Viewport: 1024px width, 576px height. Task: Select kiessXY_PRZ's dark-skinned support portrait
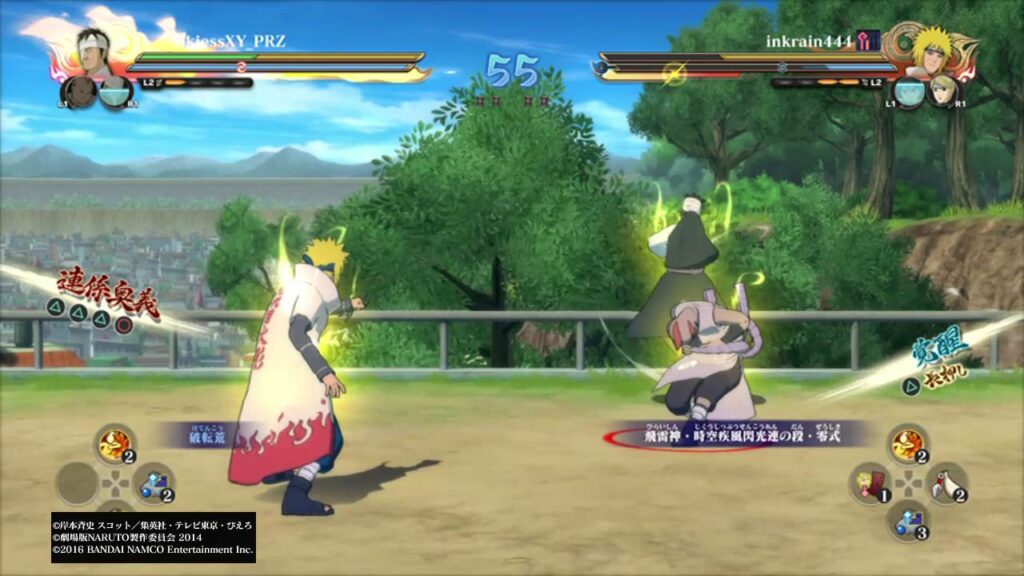(78, 92)
